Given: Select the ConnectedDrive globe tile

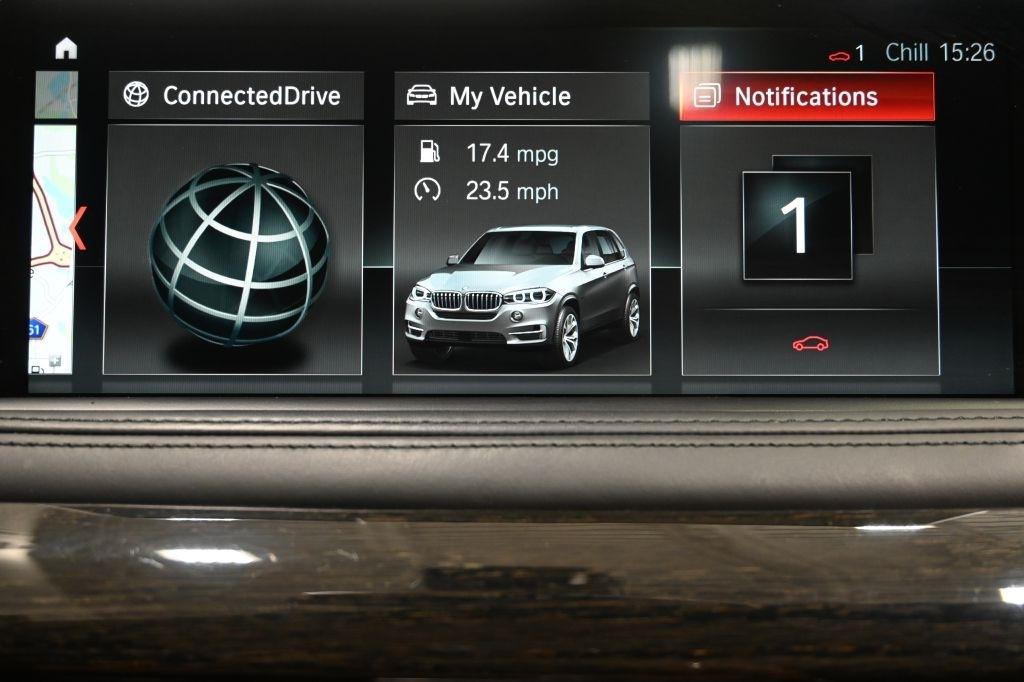Looking at the screenshot, I should pos(234,250).
